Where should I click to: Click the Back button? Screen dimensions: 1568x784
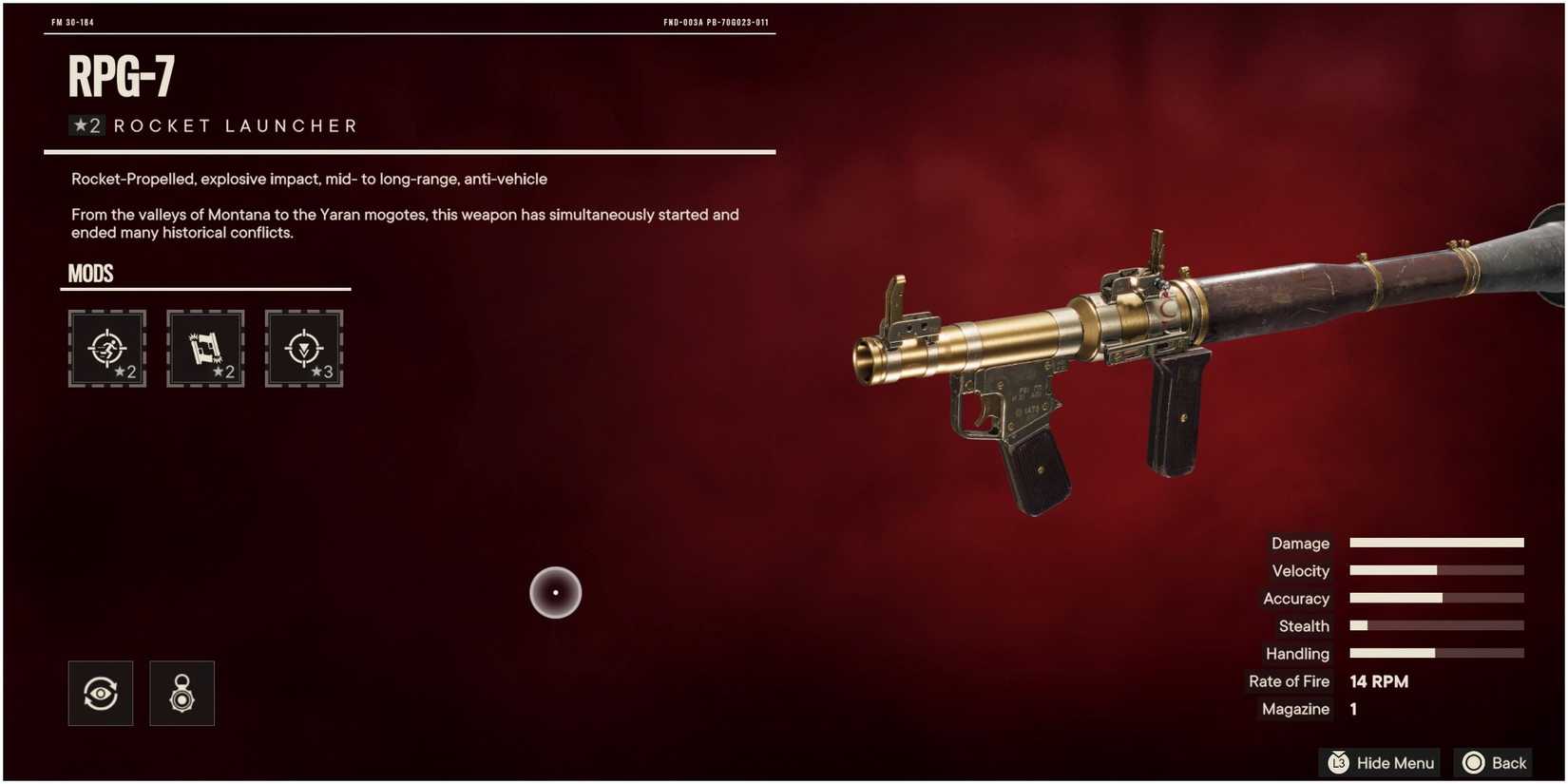click(1492, 762)
